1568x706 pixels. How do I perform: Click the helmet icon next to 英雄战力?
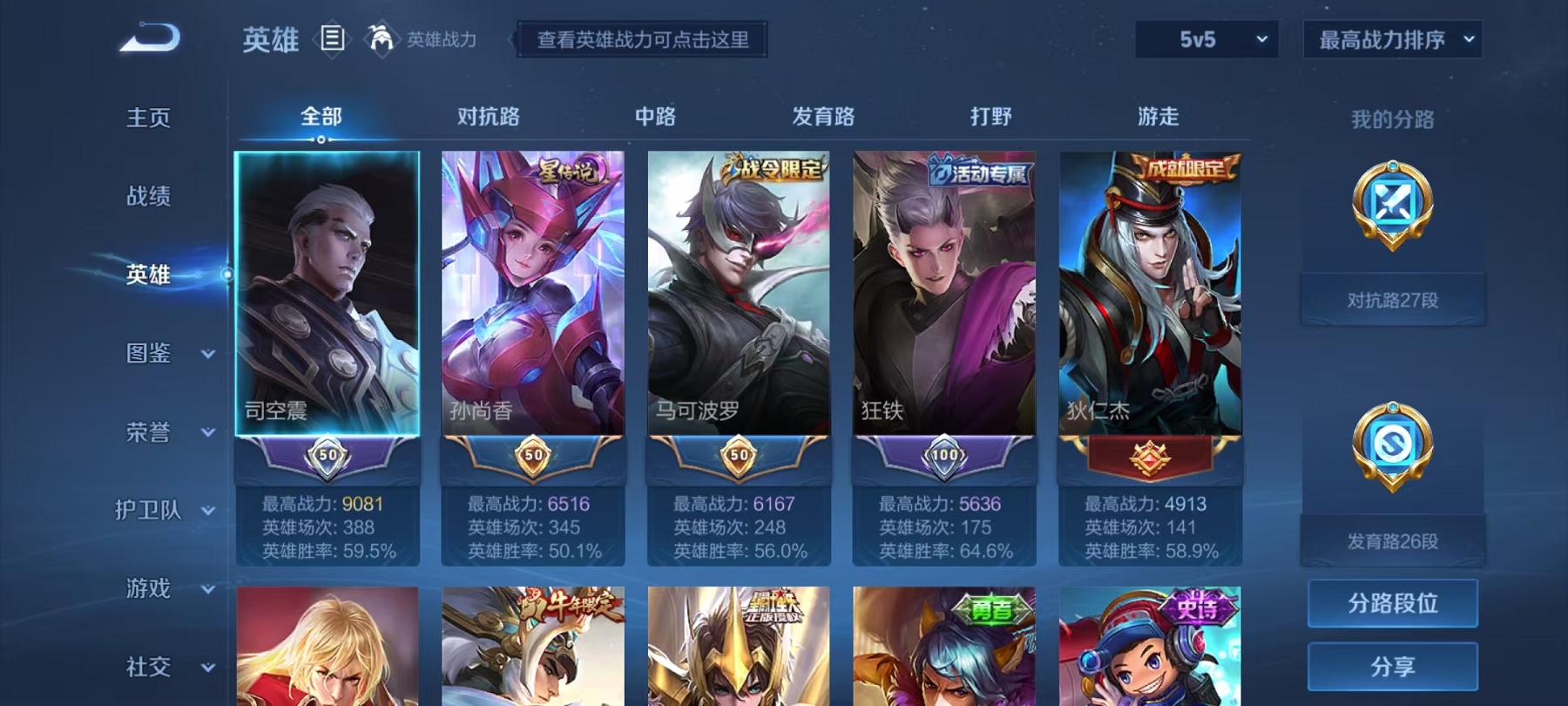point(381,38)
